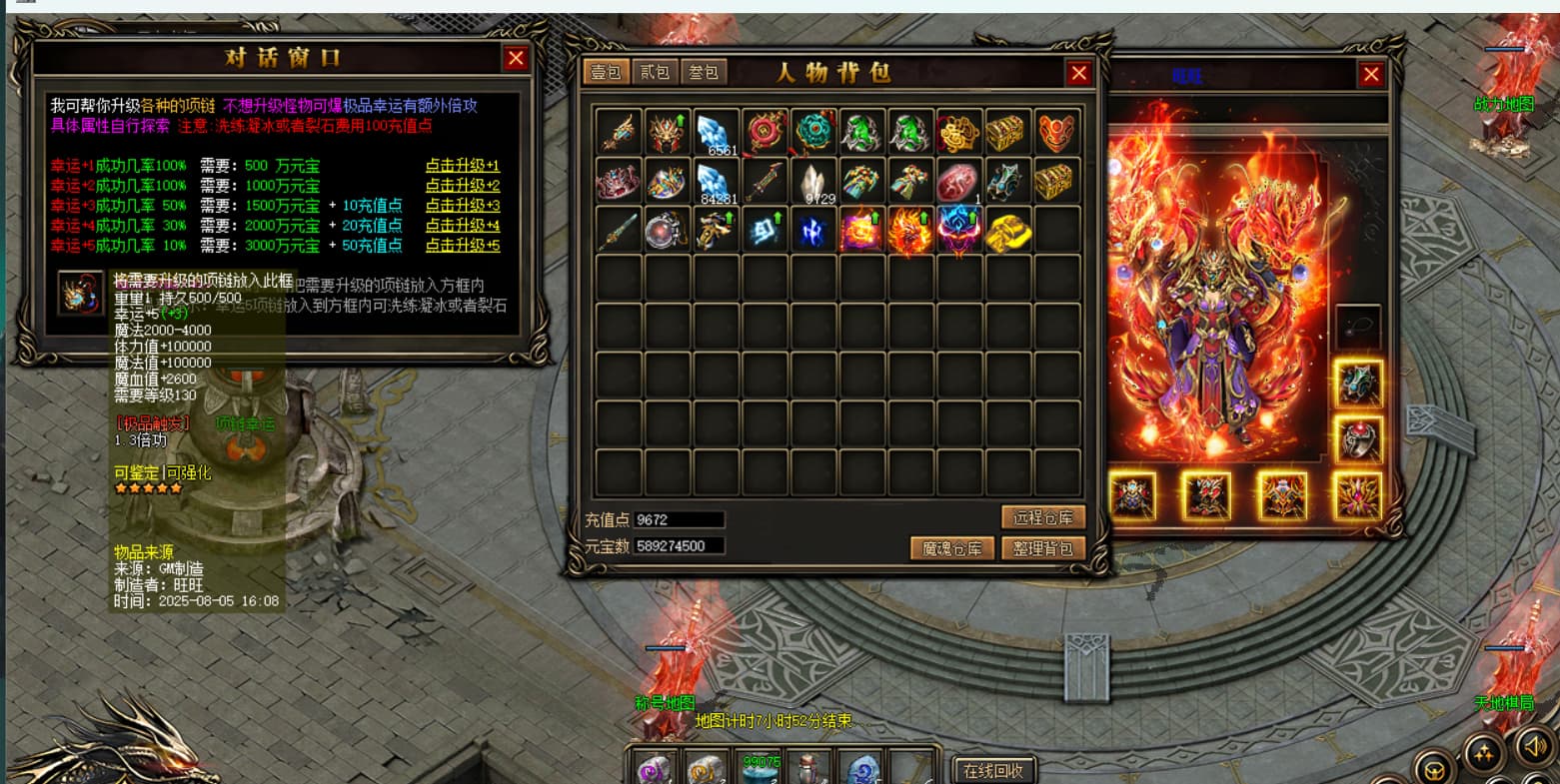This screenshot has height=784, width=1560.
Task: Pick the yellow gold ingot item
Action: pyautogui.click(x=1008, y=231)
